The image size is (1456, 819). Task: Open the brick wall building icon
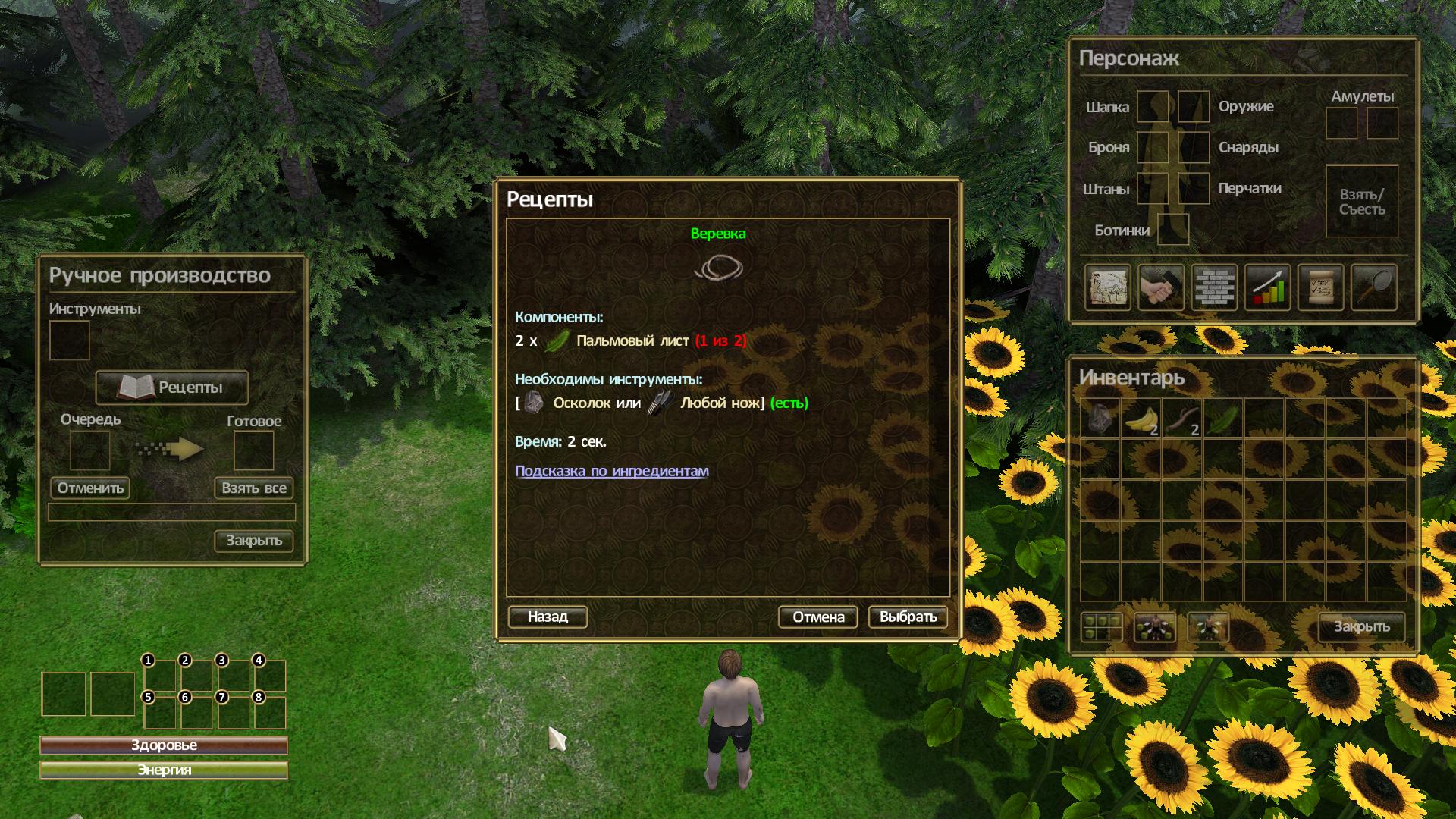pos(1213,287)
